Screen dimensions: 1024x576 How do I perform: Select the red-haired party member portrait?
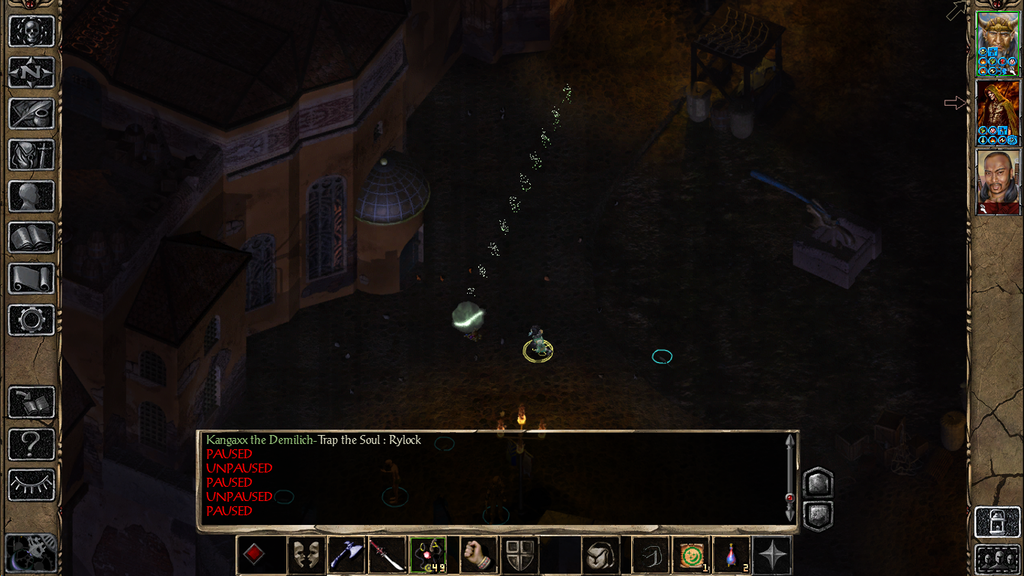coord(997,113)
